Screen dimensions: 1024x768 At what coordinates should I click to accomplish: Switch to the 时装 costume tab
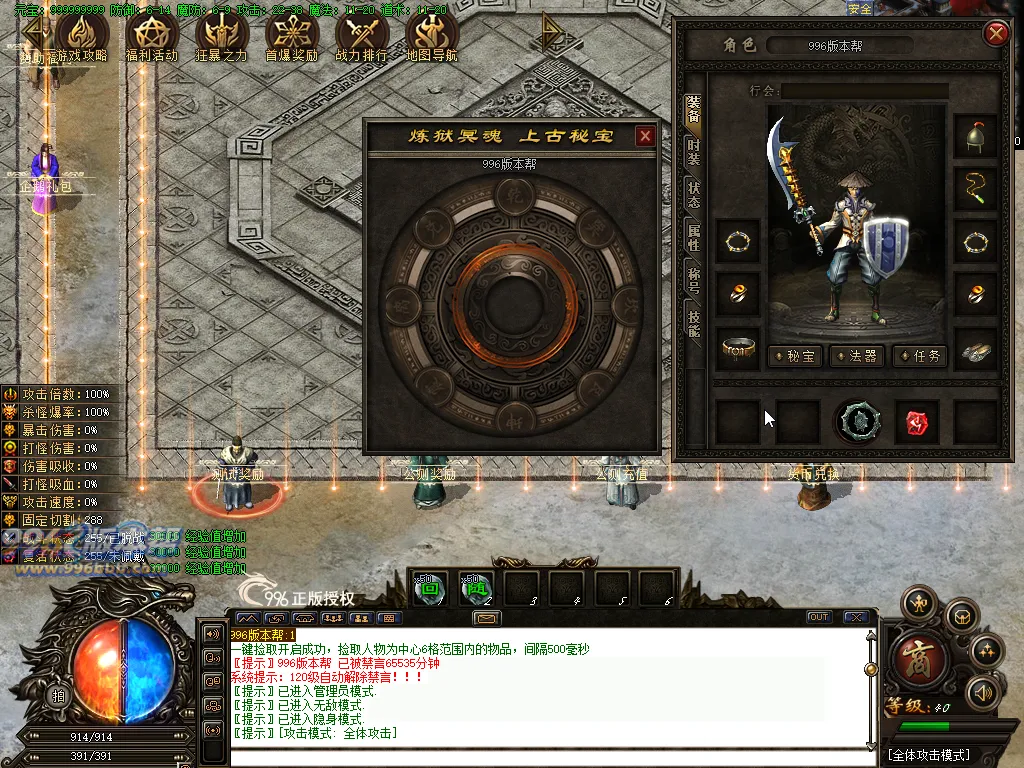(x=693, y=152)
